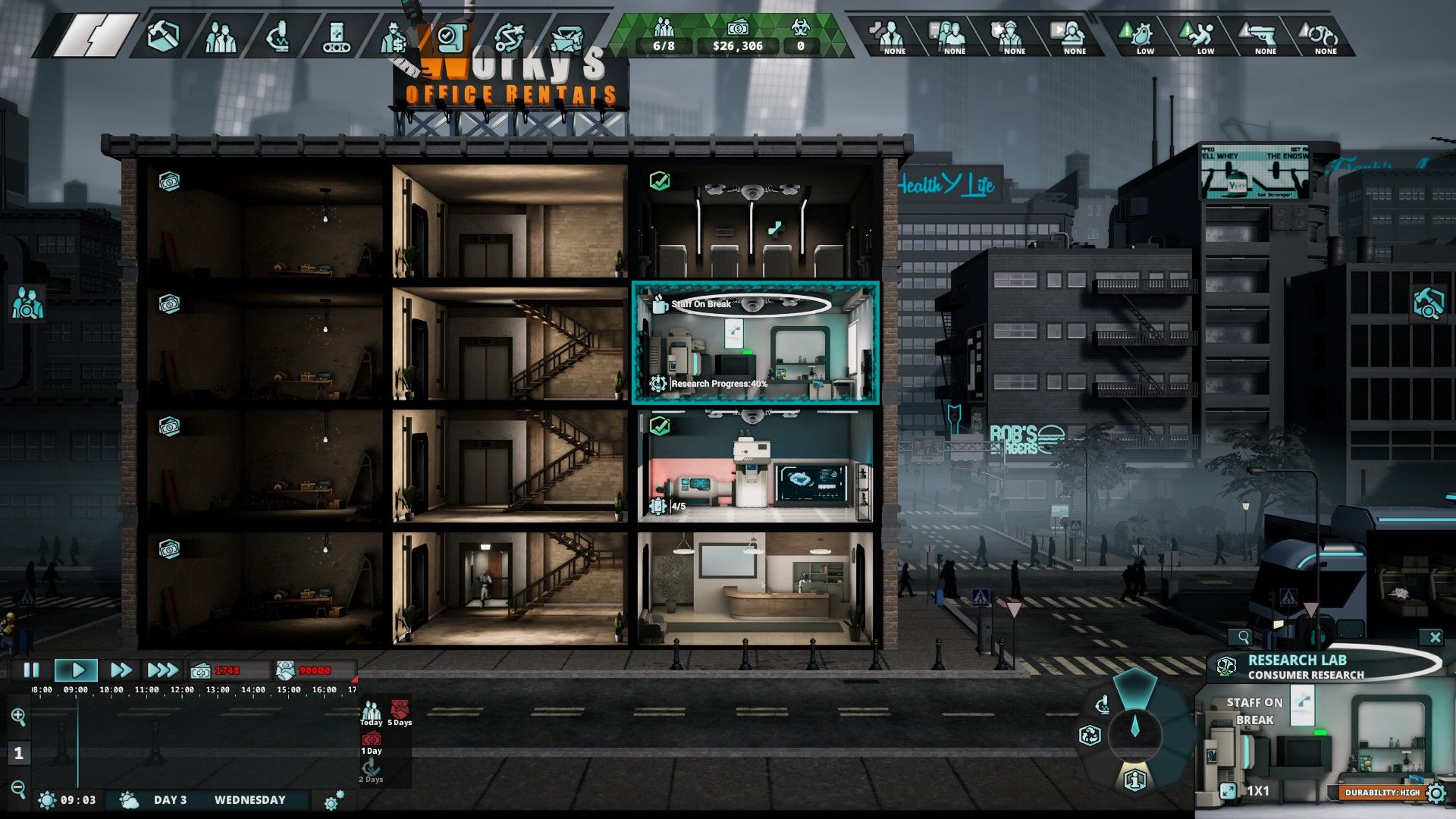Select the info icon in the radial menu
Screen dimensions: 1456x819
pos(1134,779)
